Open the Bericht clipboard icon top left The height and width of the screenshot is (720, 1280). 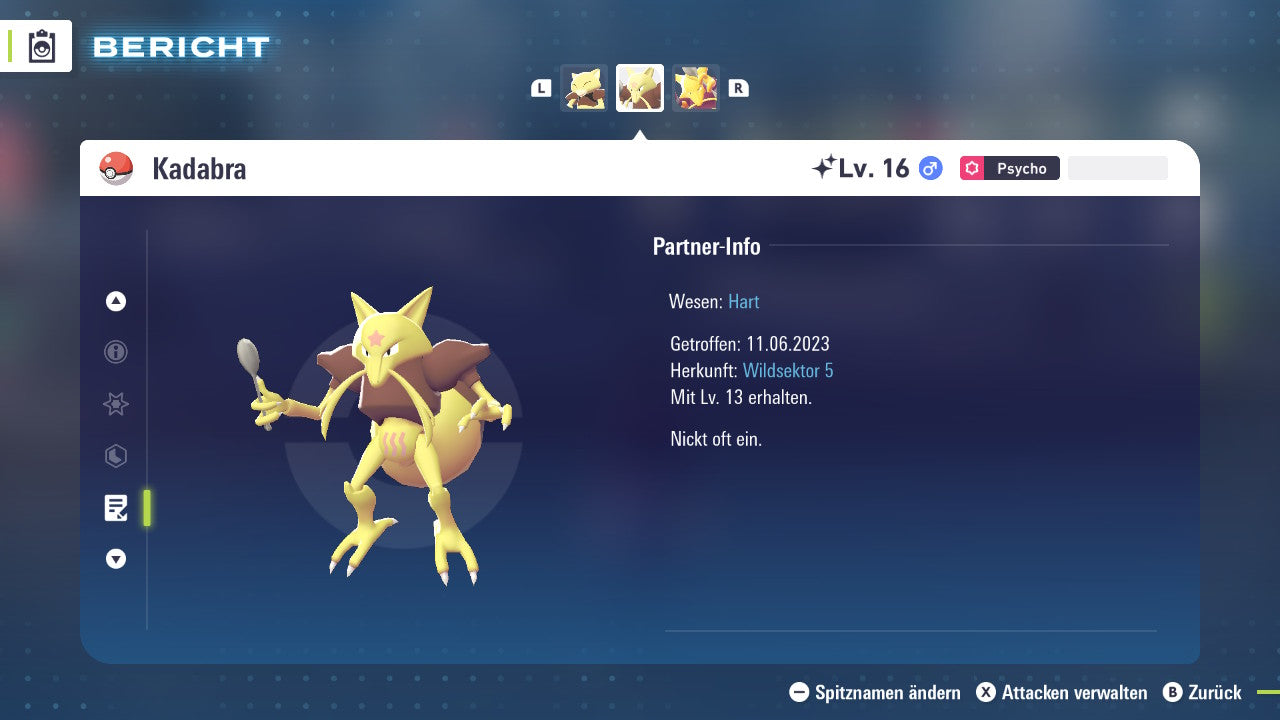point(42,46)
